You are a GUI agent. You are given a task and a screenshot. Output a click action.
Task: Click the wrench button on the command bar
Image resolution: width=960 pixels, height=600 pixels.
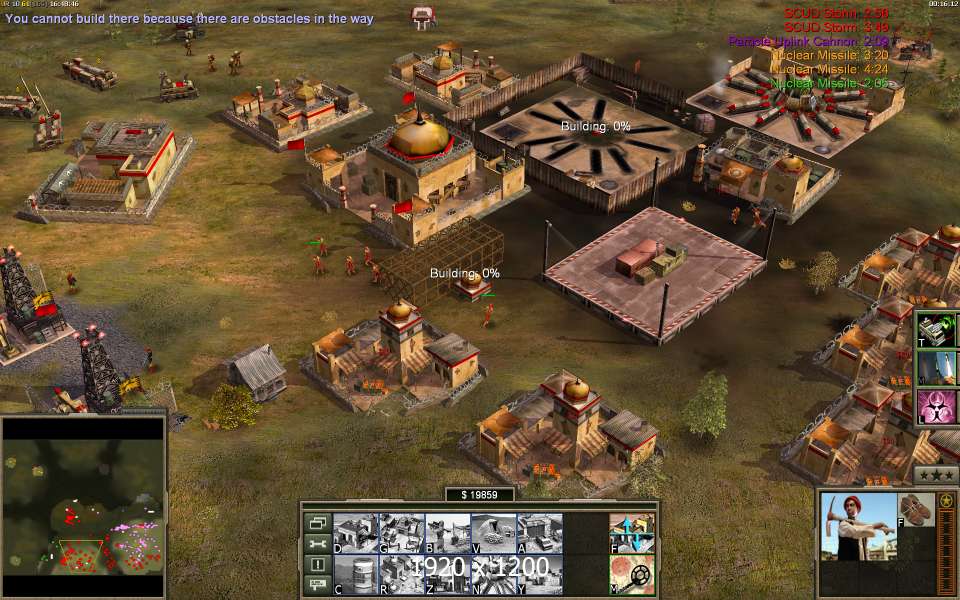coord(318,544)
